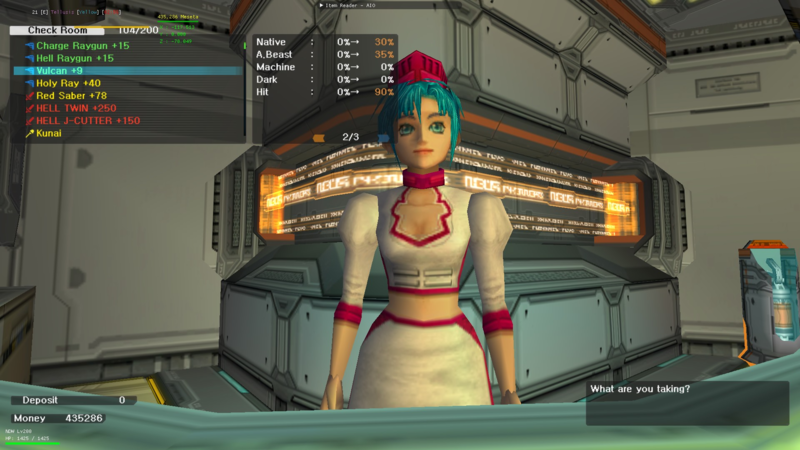Choose the Hell Raygun +15 entry
This screenshot has width=800, height=450.
point(75,58)
